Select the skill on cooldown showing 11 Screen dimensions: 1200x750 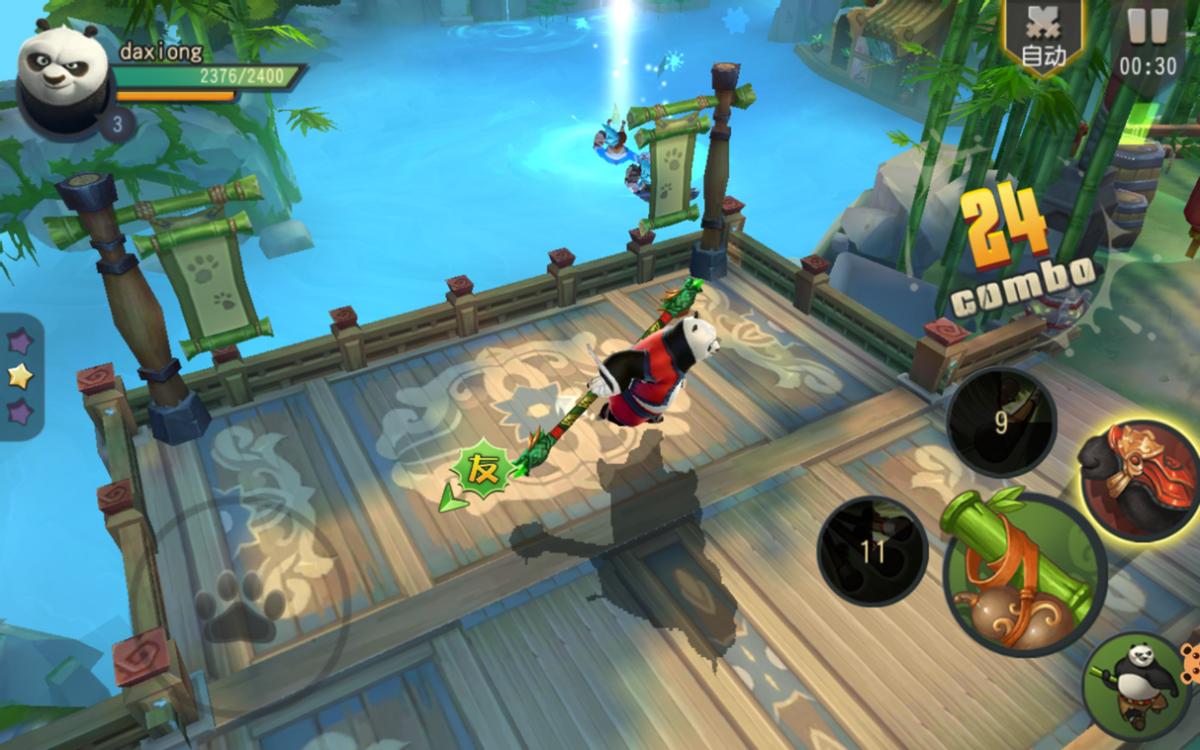[x=872, y=550]
